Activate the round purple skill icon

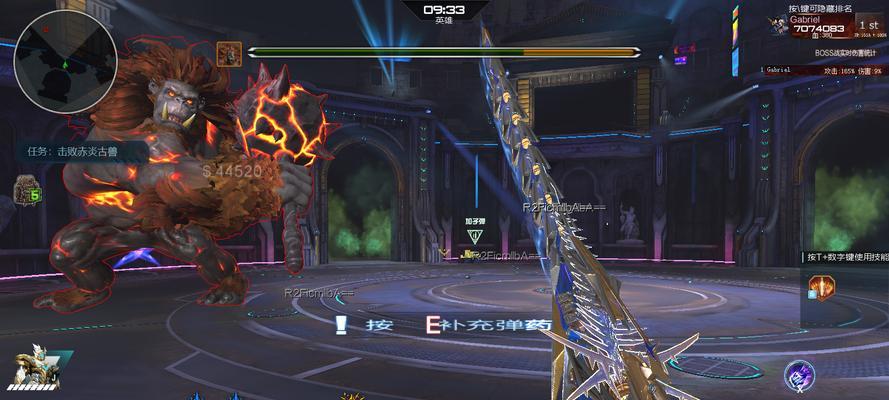pos(799,375)
